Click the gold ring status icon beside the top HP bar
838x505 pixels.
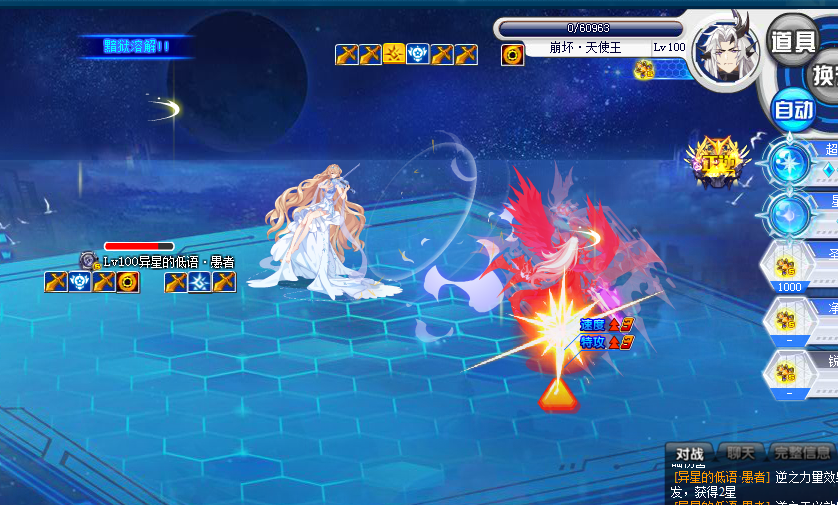(512, 54)
